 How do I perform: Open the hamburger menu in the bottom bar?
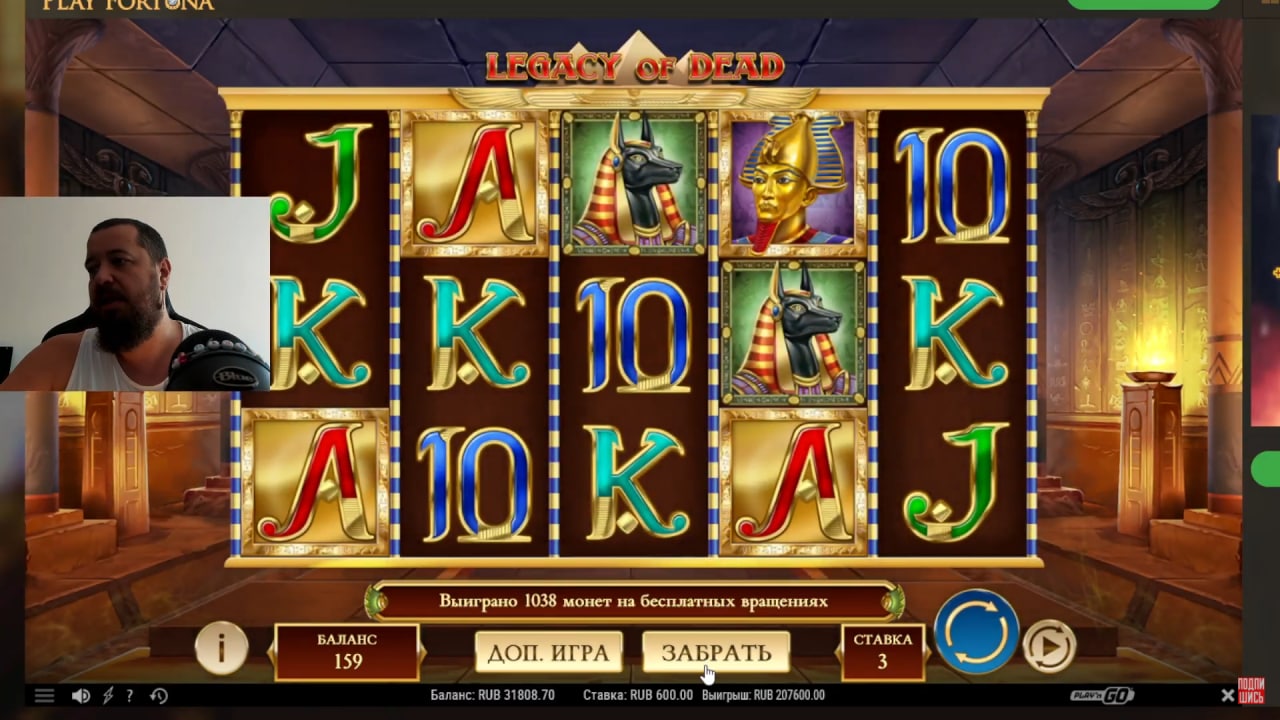(44, 696)
